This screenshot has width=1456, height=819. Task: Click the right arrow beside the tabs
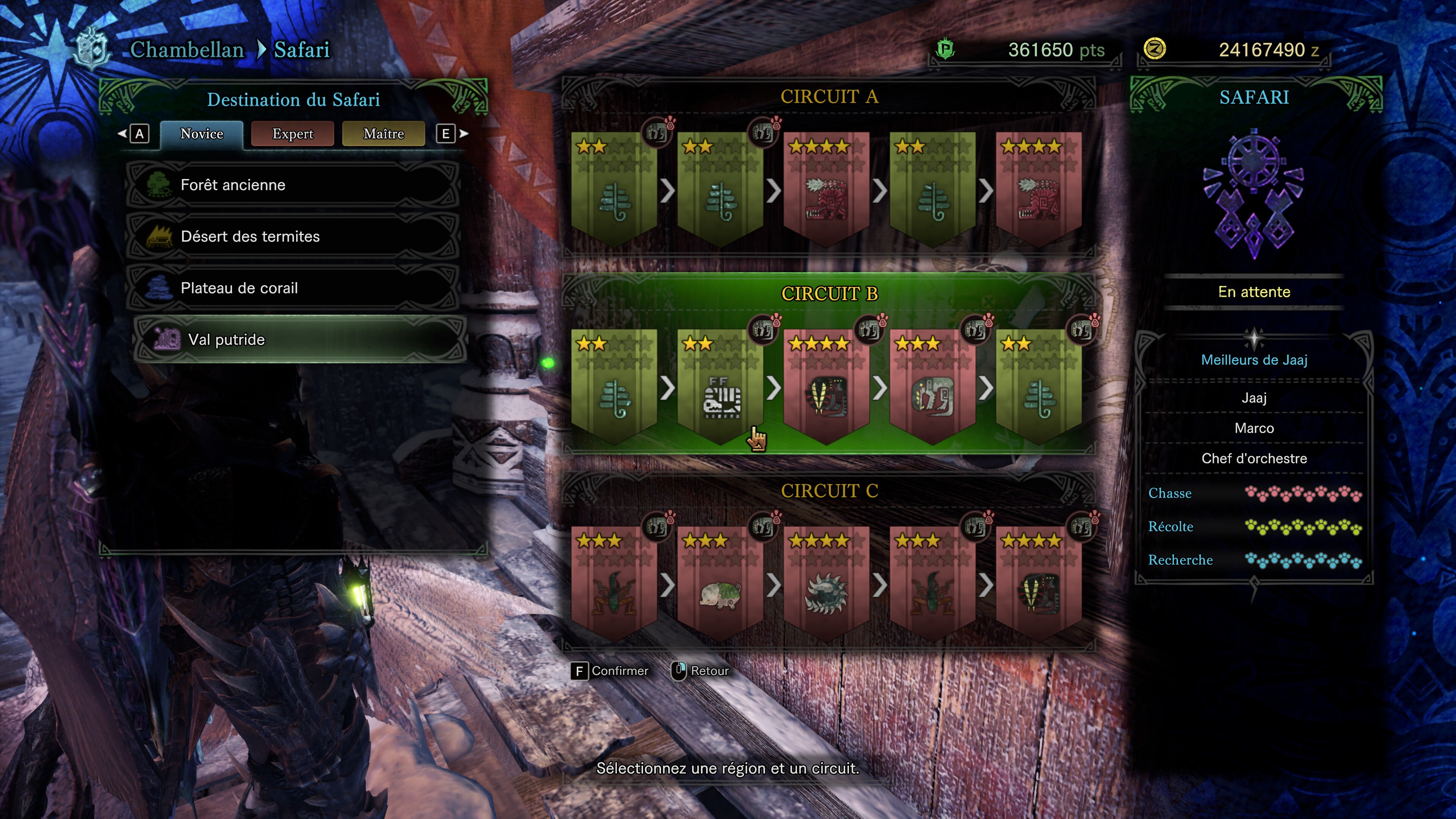pyautogui.click(x=463, y=134)
